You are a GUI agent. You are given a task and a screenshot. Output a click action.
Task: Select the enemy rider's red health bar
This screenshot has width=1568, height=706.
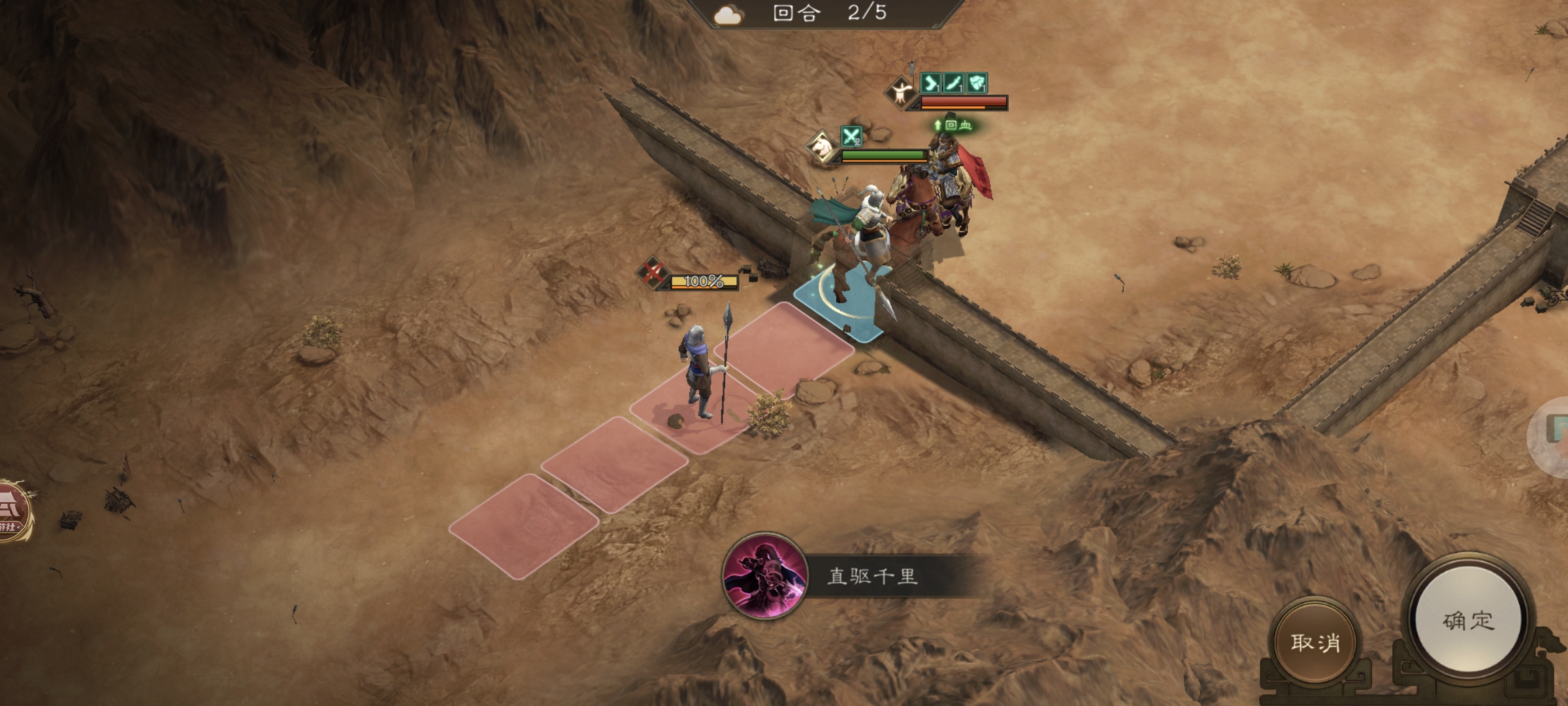tap(964, 101)
